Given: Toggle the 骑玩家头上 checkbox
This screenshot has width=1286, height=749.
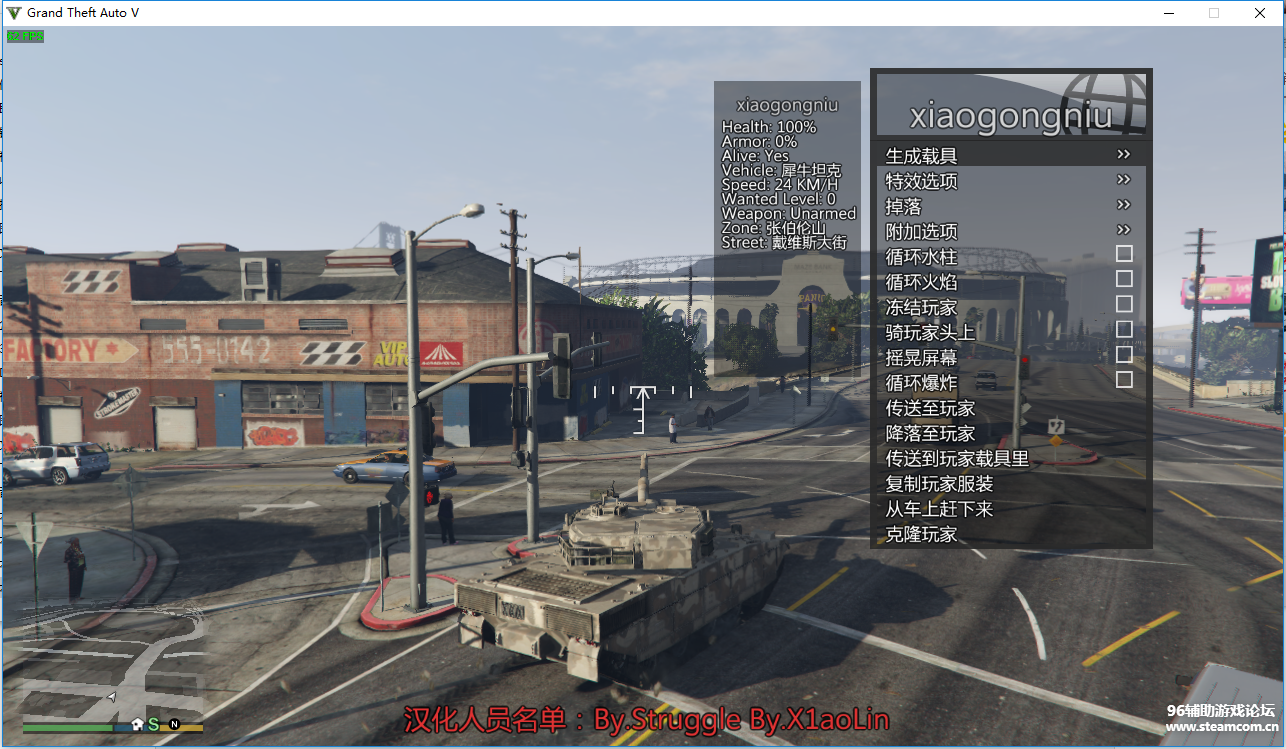Looking at the screenshot, I should click(1124, 329).
